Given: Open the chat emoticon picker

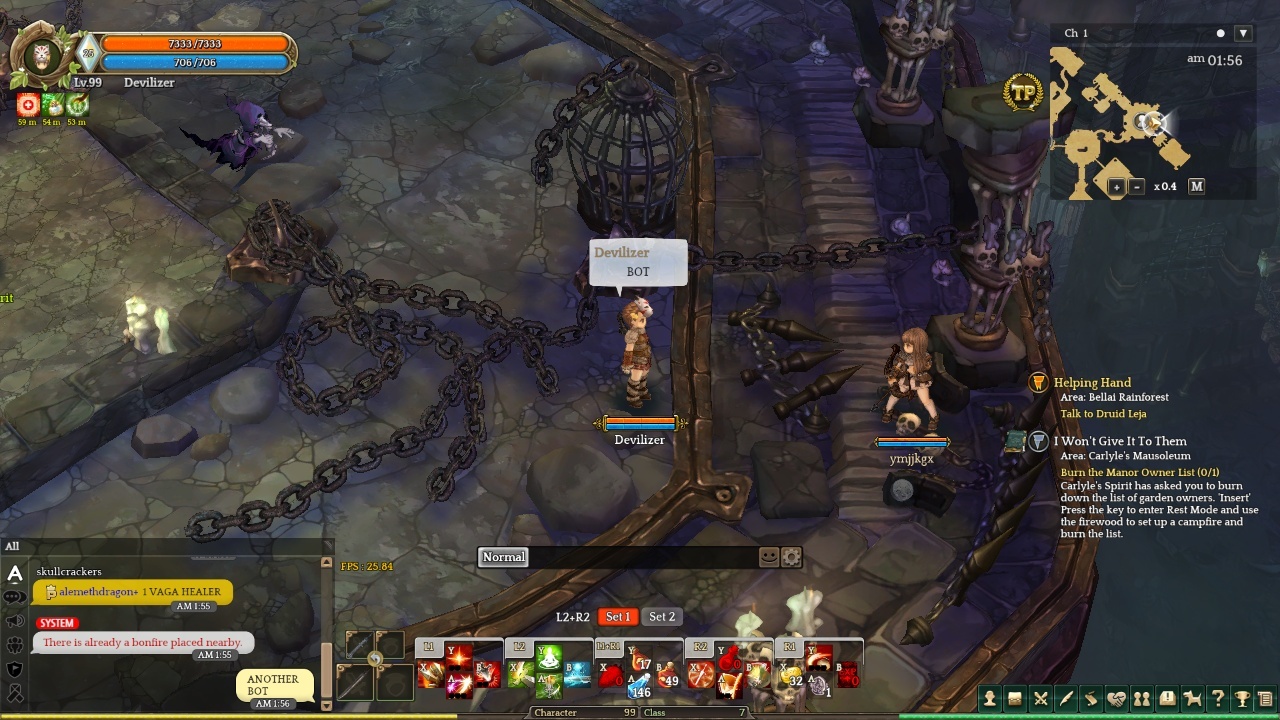Looking at the screenshot, I should tap(769, 557).
